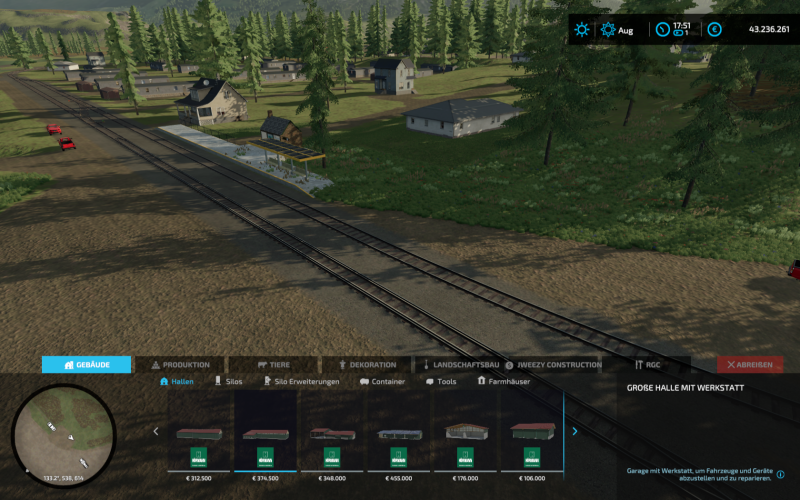
Task: Open the Silo Erweiterungen subcategory
Action: click(300, 382)
